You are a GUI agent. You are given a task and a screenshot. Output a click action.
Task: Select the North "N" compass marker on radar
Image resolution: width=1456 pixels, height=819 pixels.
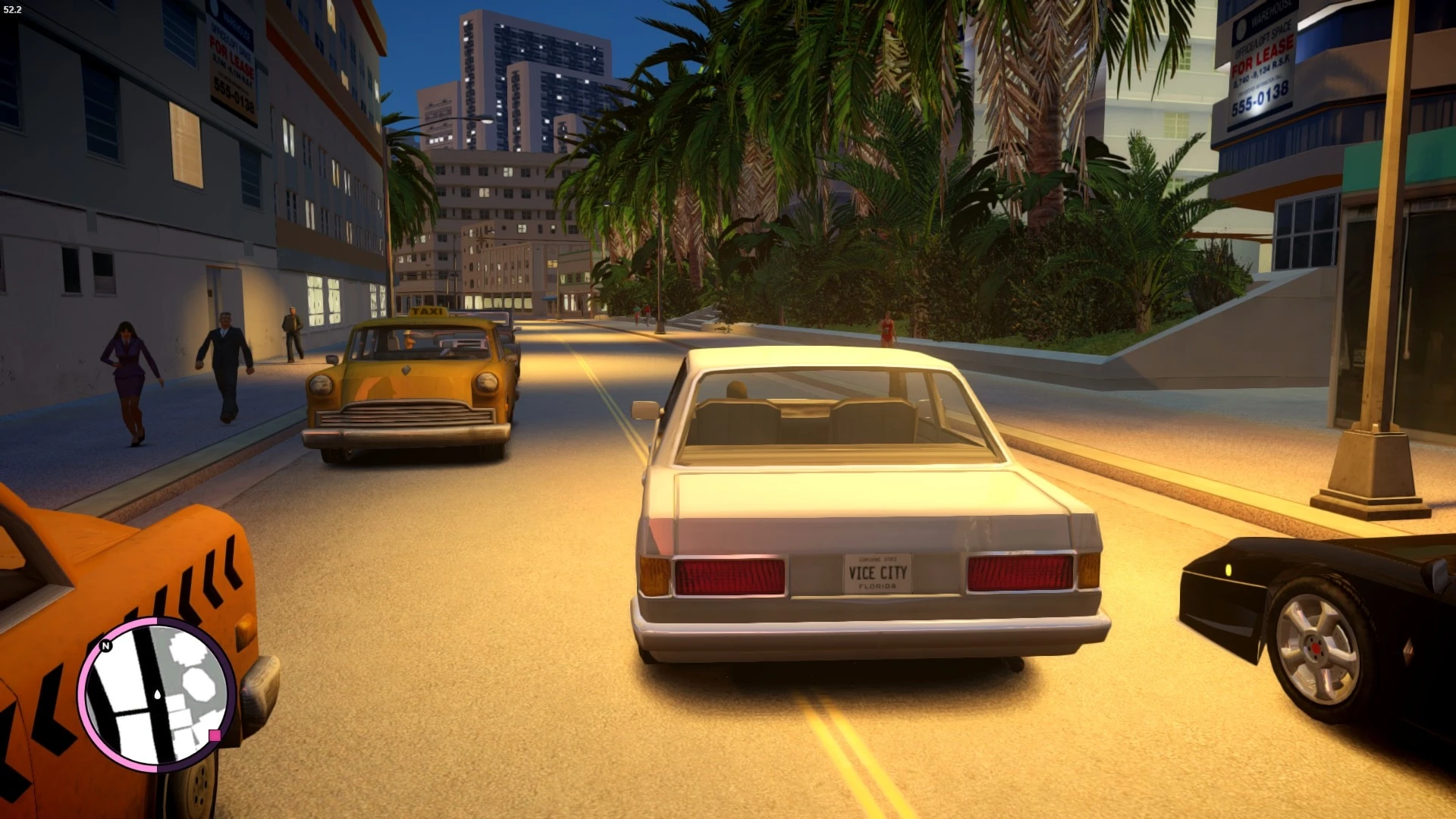[105, 646]
